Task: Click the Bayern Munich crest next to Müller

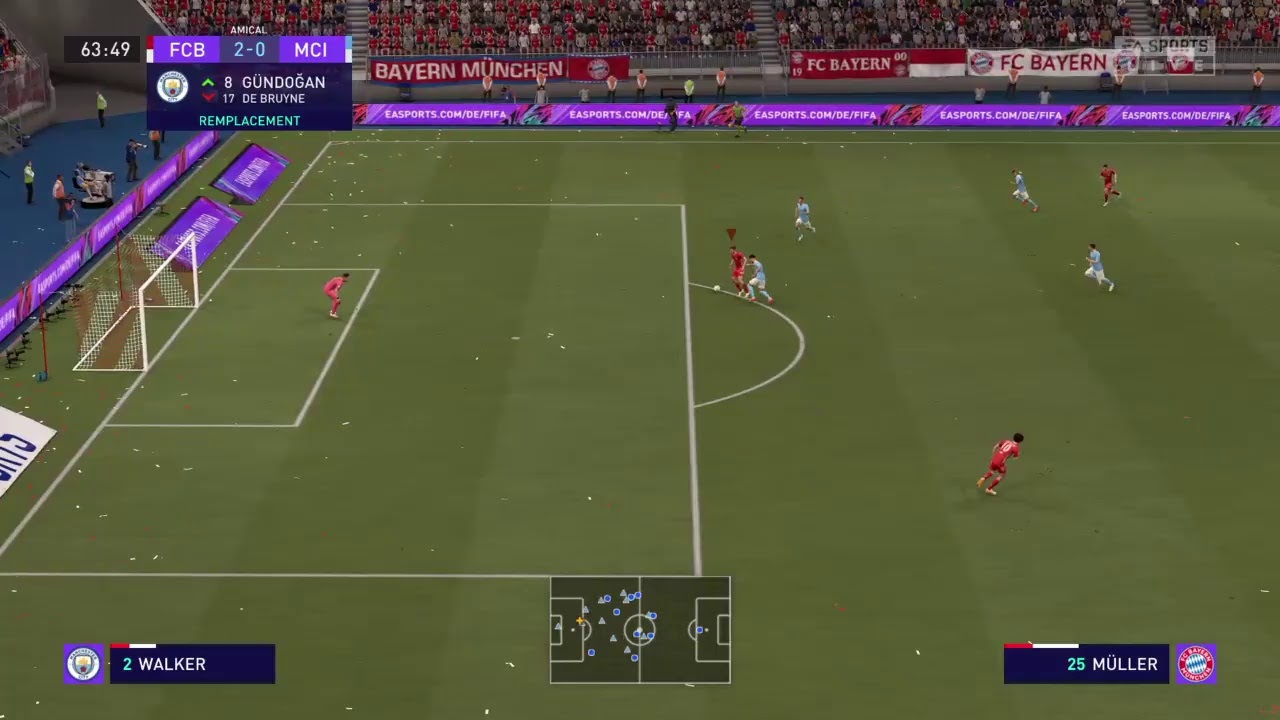Action: [x=1196, y=663]
